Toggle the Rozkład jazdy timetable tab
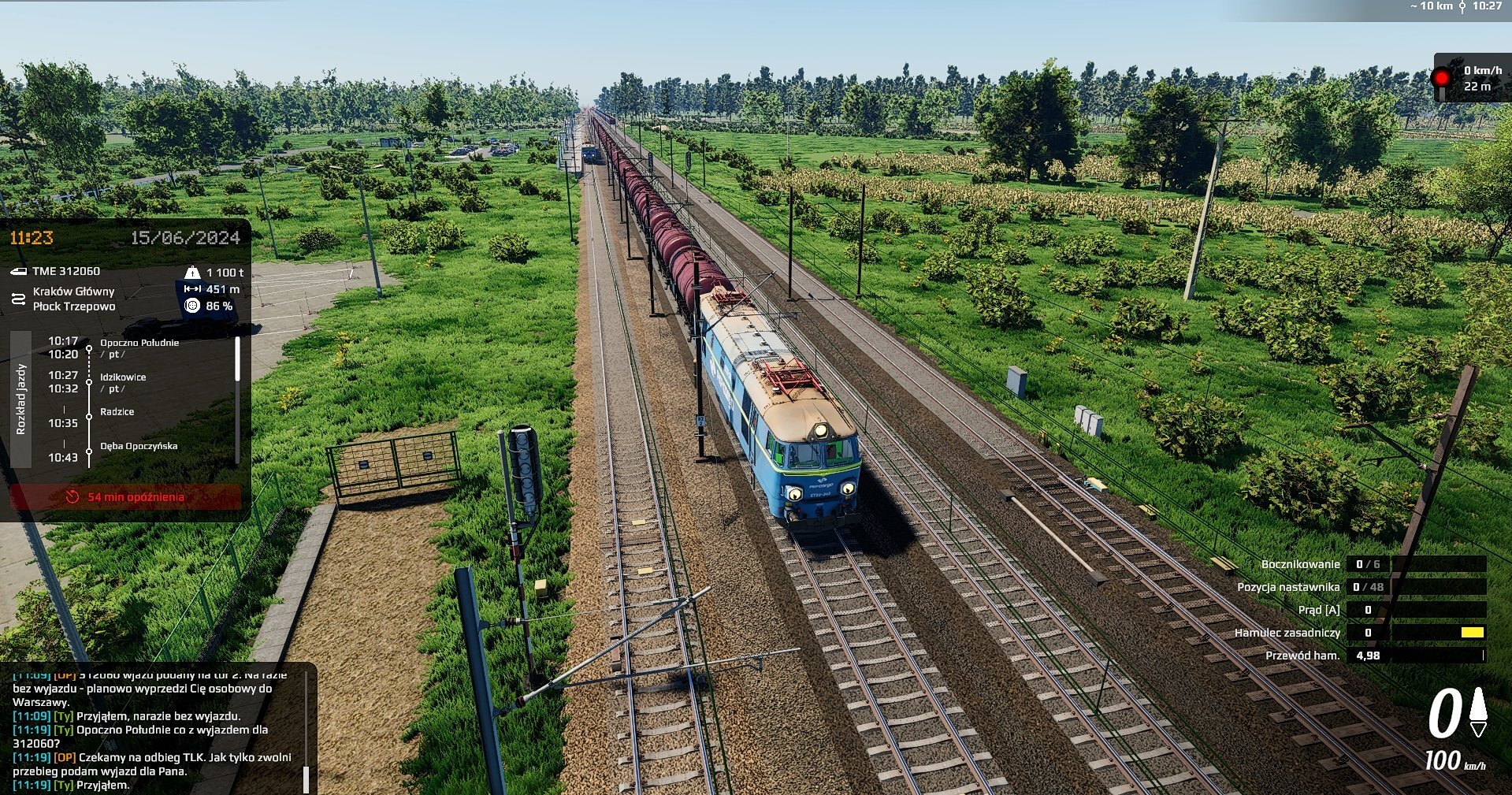The height and width of the screenshot is (795, 1512). point(21,399)
